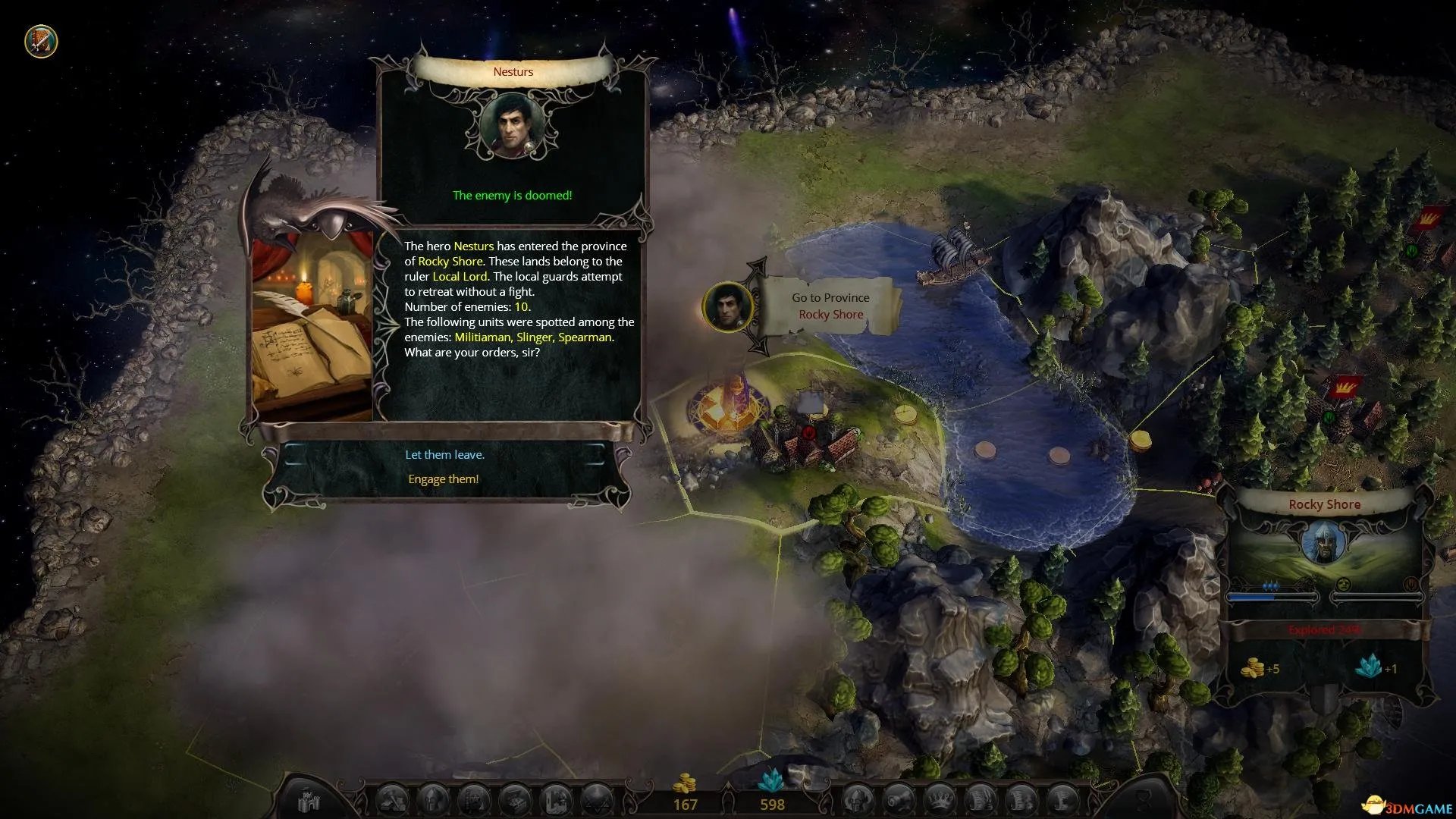Select "Engage them!" dialogue choice
The height and width of the screenshot is (819, 1456).
[444, 479]
